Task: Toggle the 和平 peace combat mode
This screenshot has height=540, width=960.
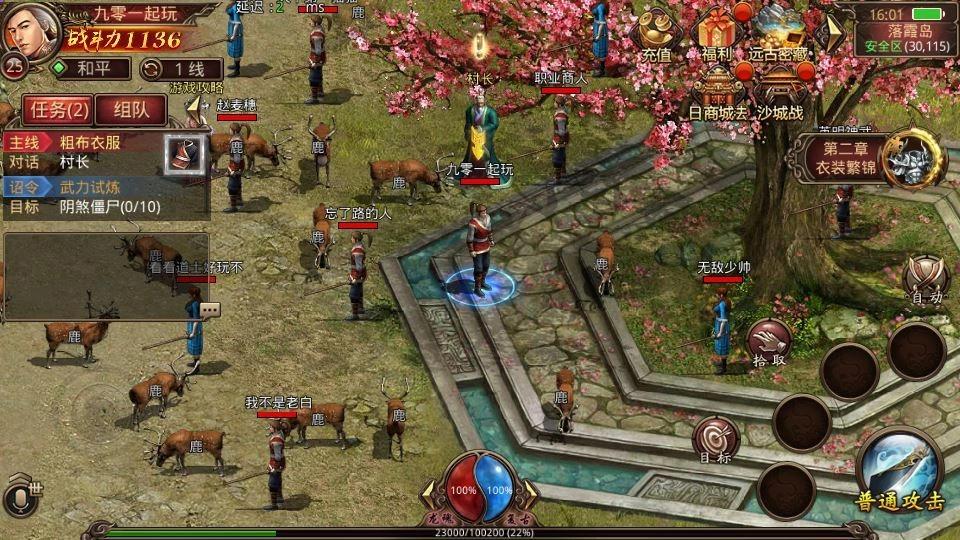Action: pos(91,69)
